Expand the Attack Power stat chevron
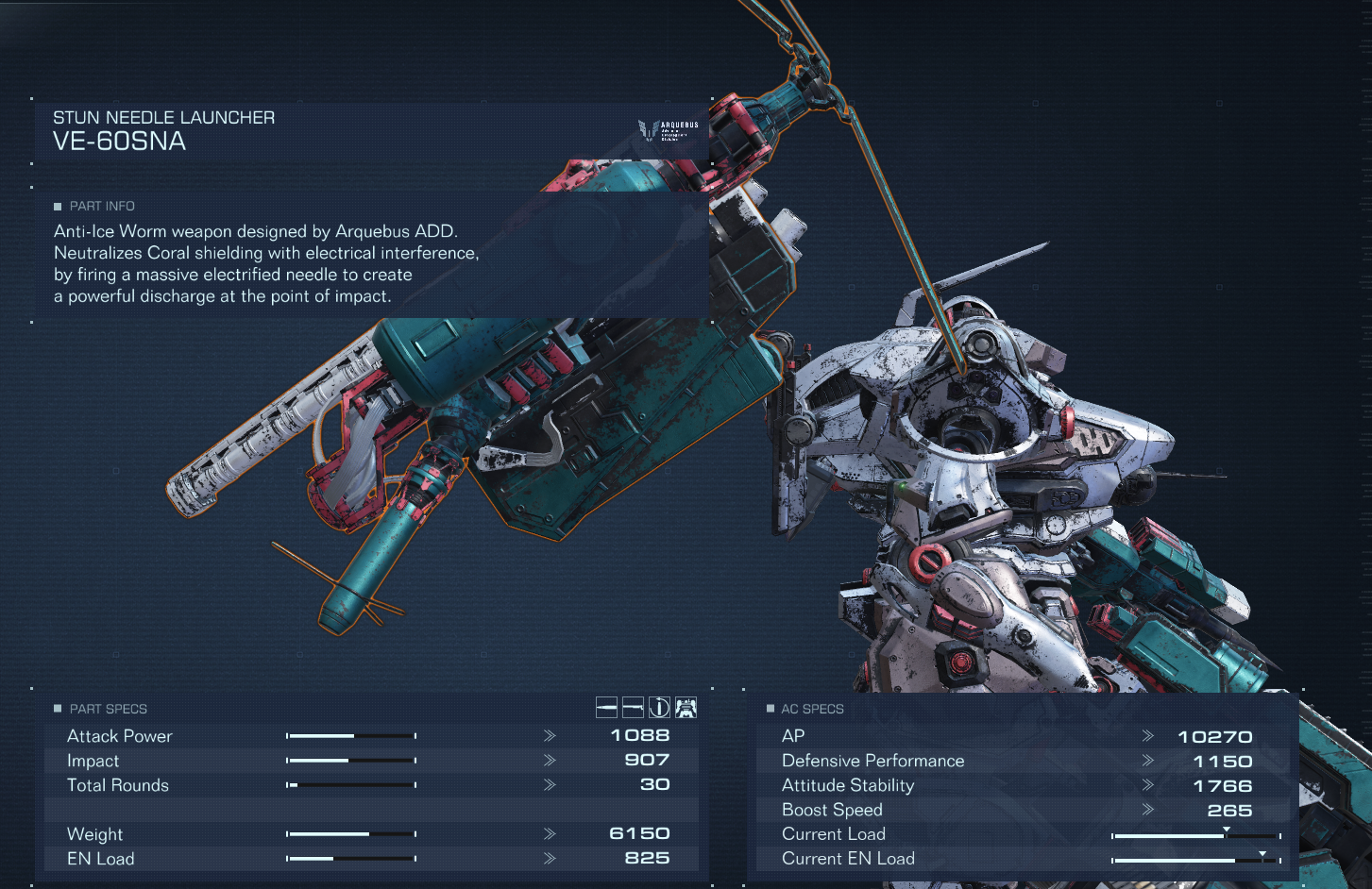The width and height of the screenshot is (1372, 889). click(548, 736)
